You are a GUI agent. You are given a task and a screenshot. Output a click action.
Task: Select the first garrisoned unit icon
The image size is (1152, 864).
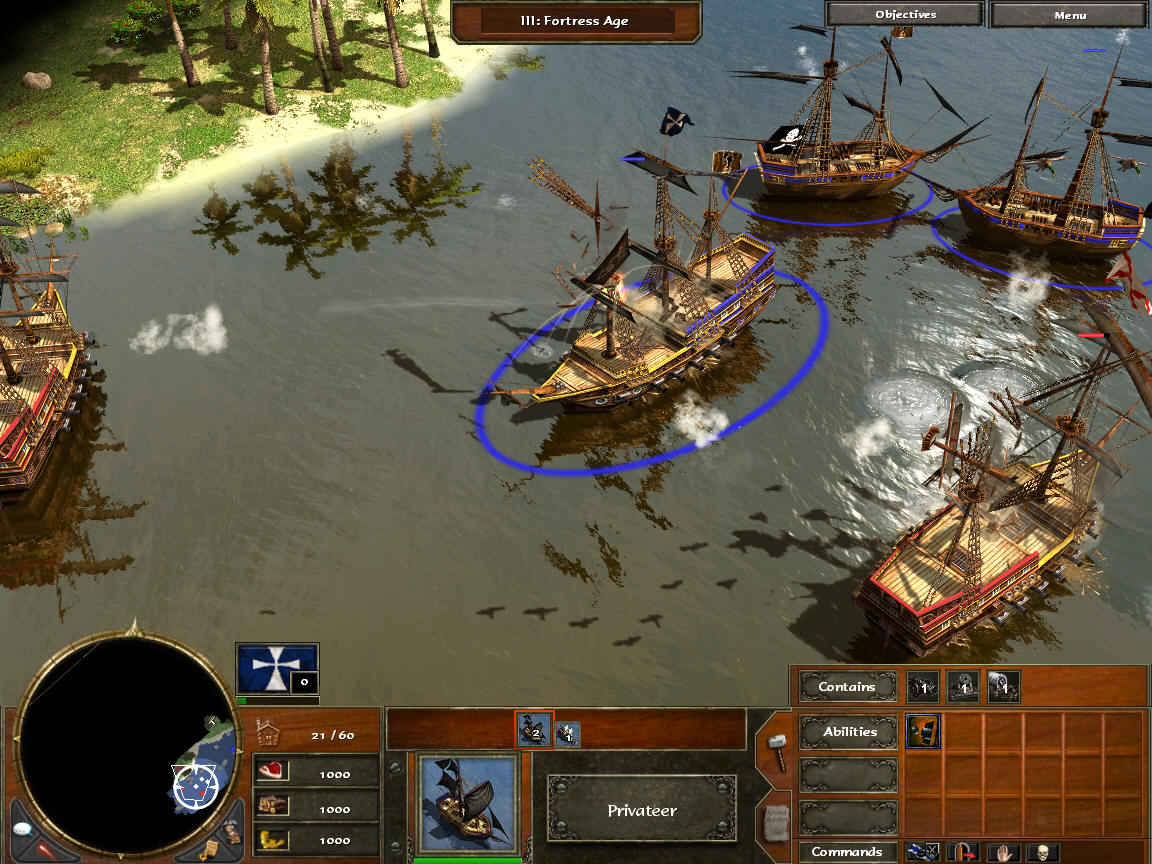[x=922, y=686]
